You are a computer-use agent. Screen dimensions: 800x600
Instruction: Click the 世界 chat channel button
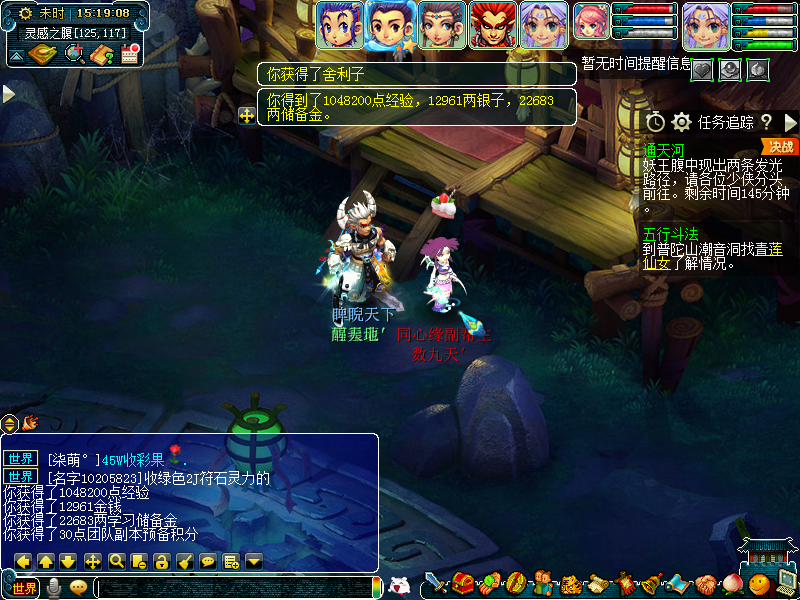click(x=24, y=588)
